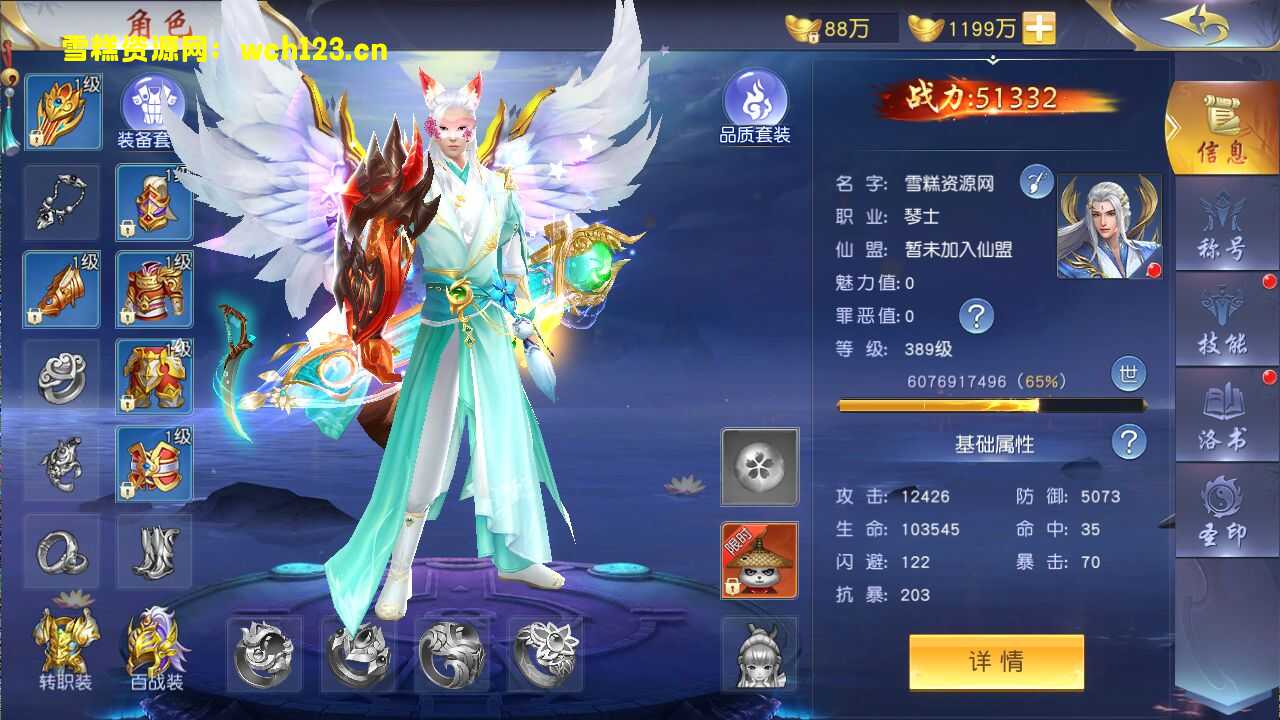Click the help icon next to 基础属性
The image size is (1280, 720).
[x=1129, y=443]
